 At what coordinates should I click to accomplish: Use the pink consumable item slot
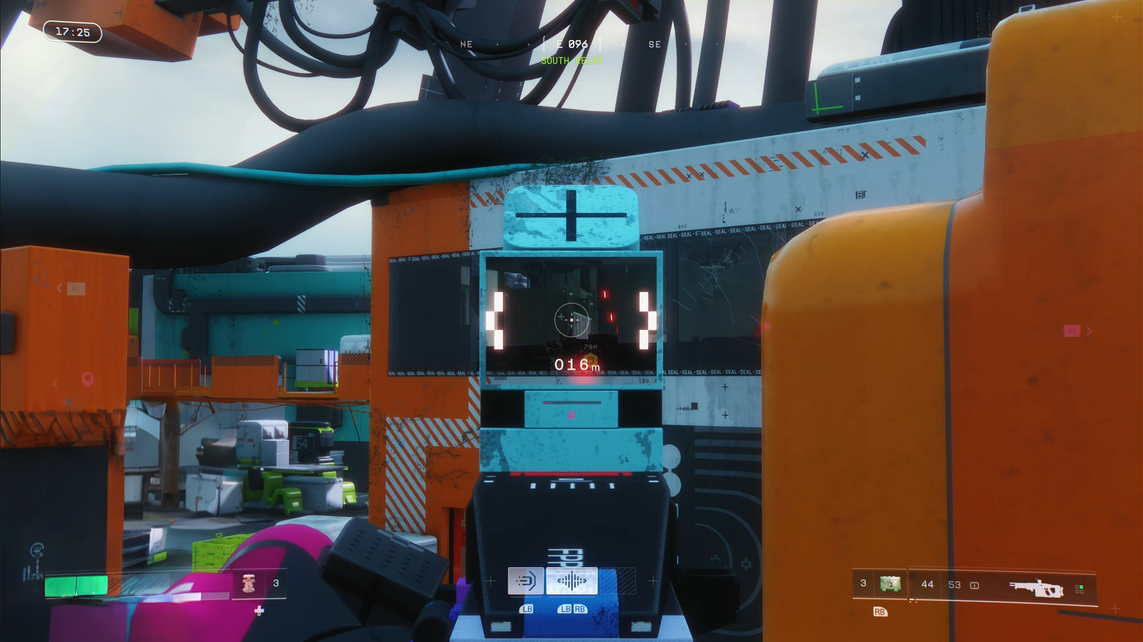[247, 584]
